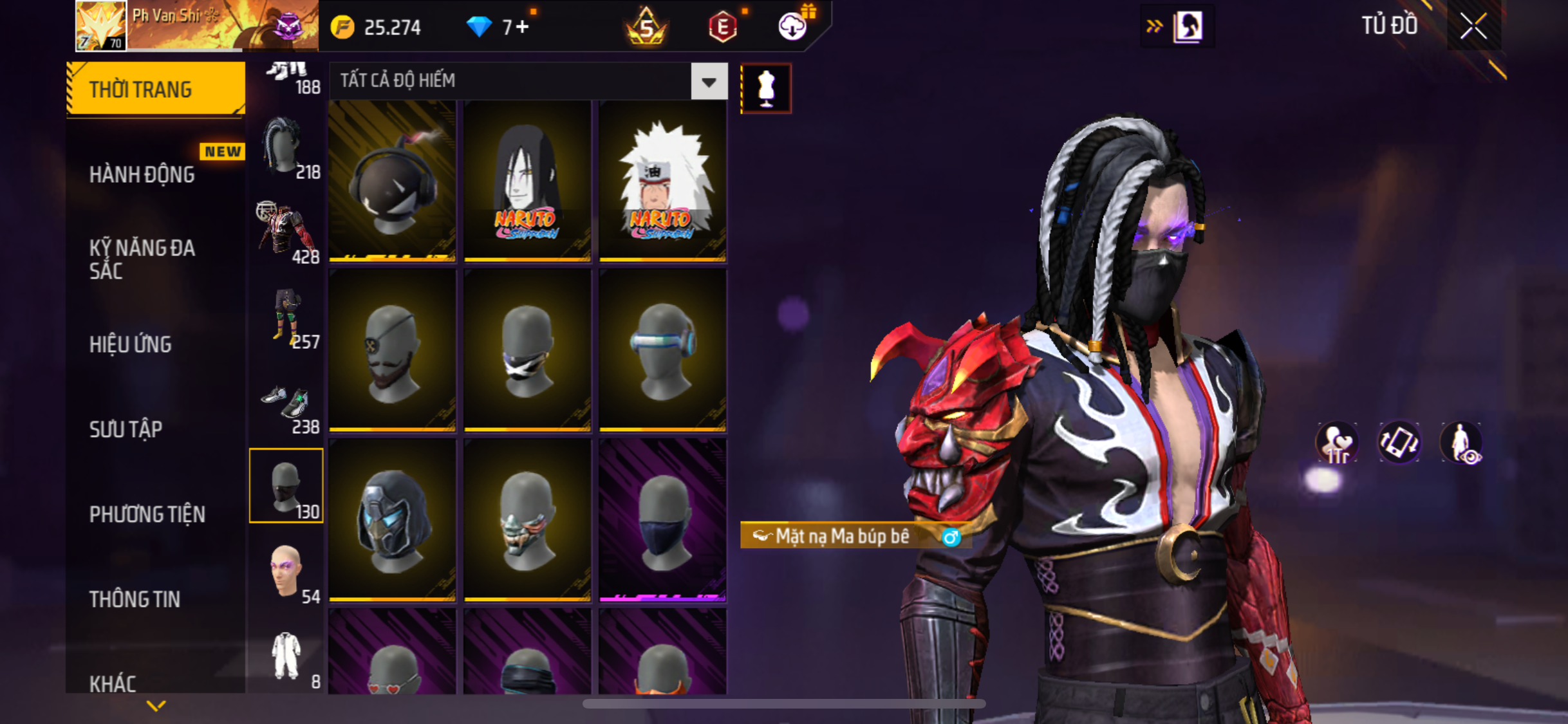Viewport: 1568px width, 724px height.
Task: Switch to the Hiệu Ứng tab
Action: pyautogui.click(x=131, y=344)
